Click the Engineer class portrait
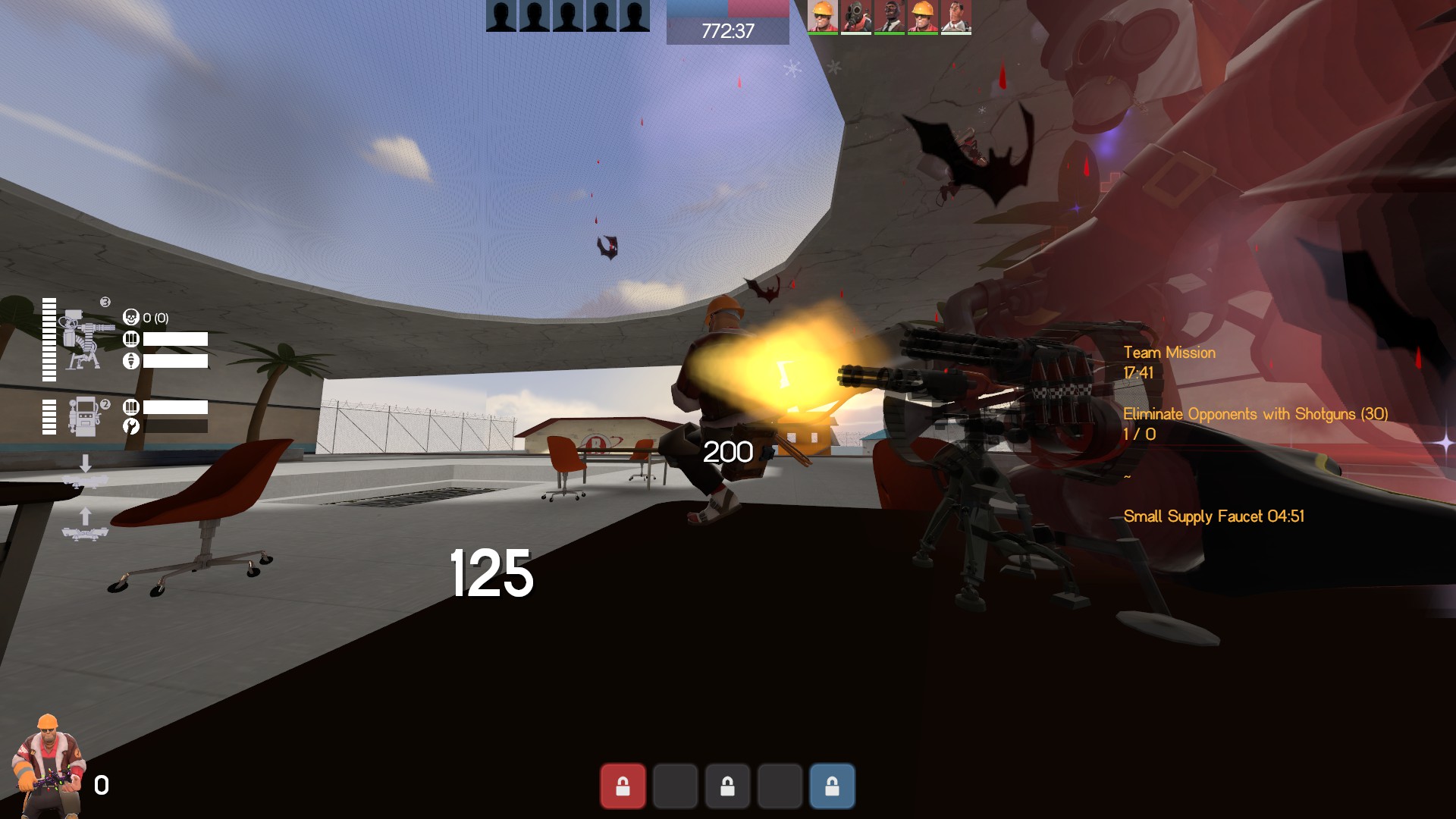The image size is (1456, 819). pyautogui.click(x=45, y=764)
